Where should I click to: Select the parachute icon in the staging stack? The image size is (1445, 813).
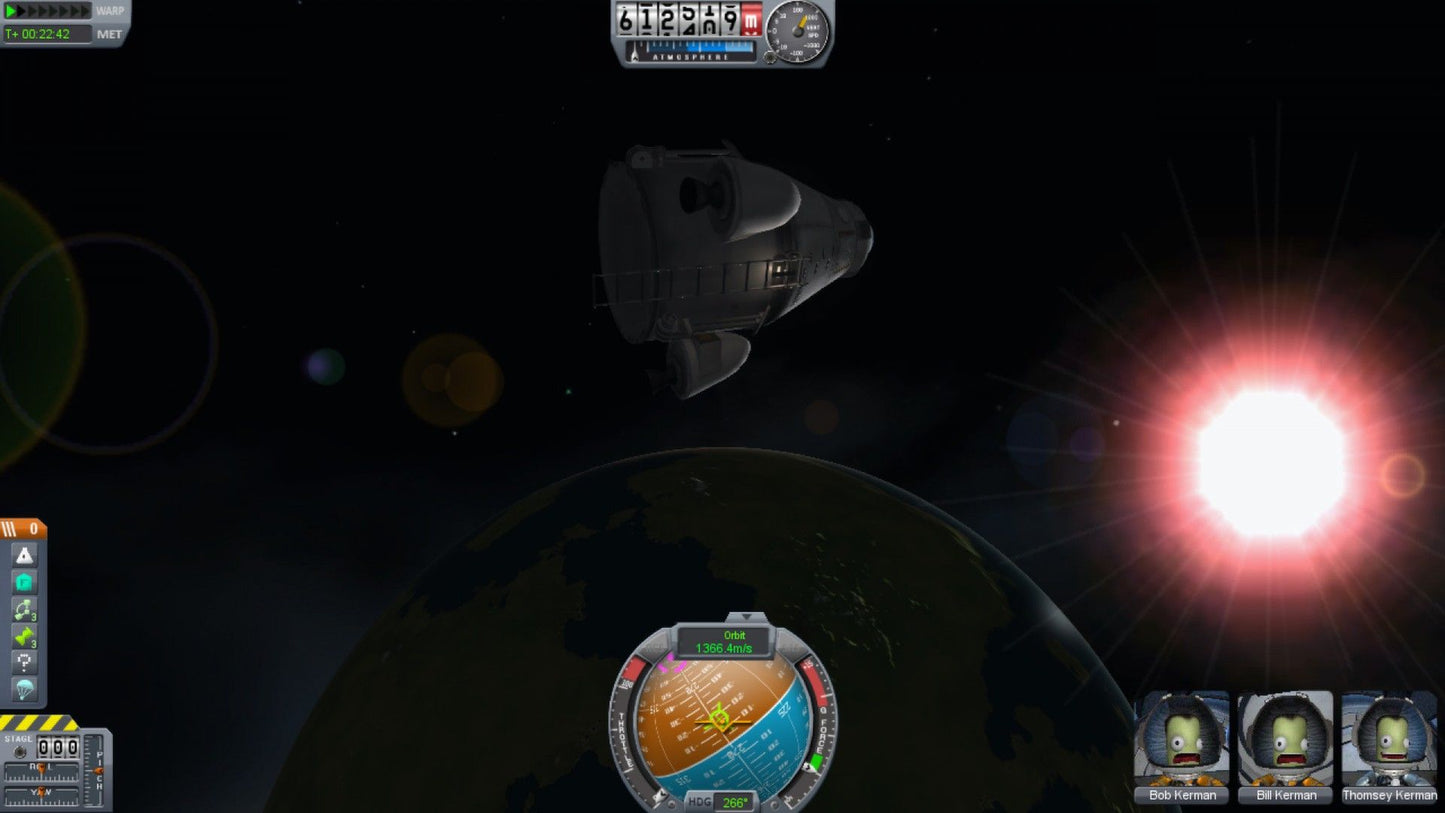coord(24,688)
